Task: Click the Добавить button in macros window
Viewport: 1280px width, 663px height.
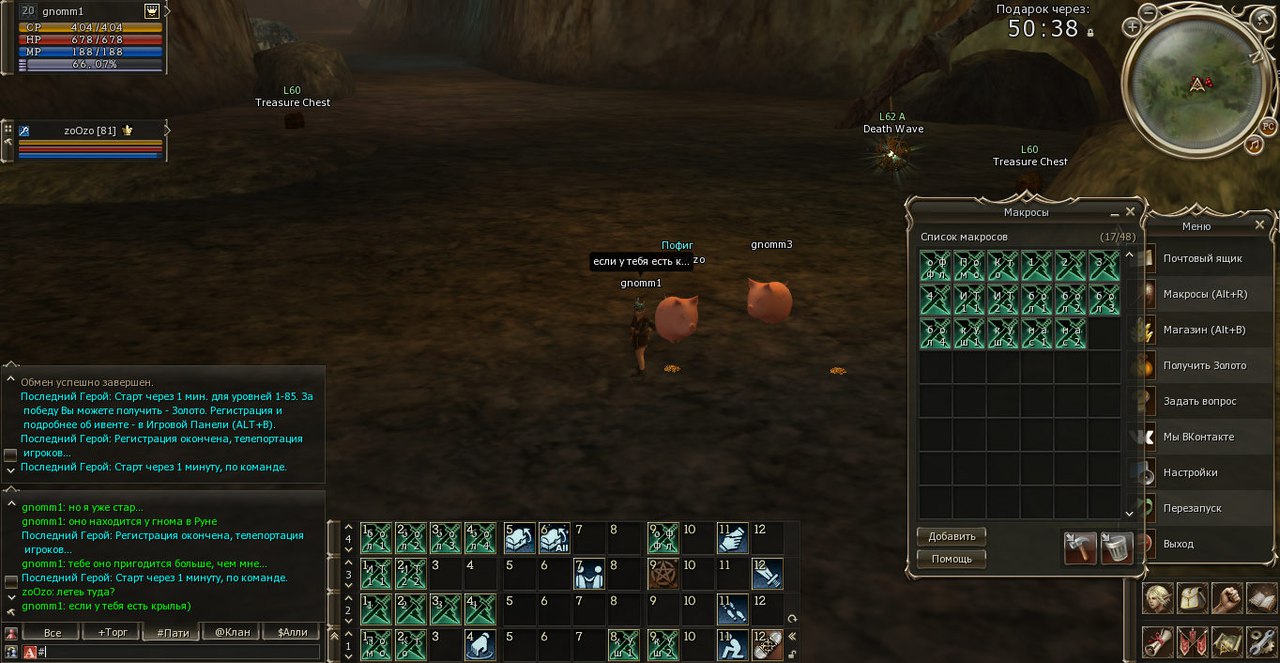Action: pos(951,537)
